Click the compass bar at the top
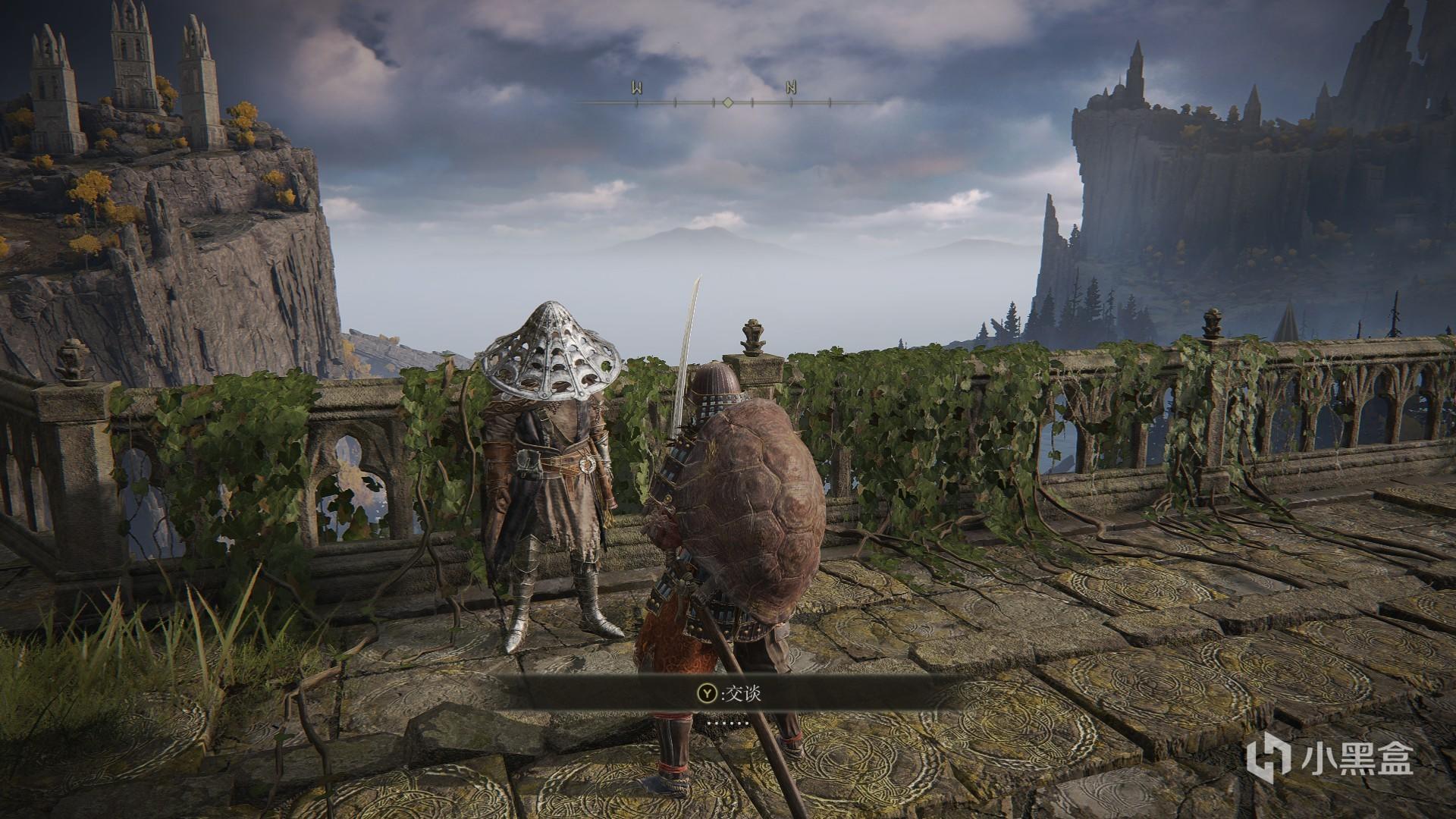The image size is (1456, 819). (x=727, y=101)
